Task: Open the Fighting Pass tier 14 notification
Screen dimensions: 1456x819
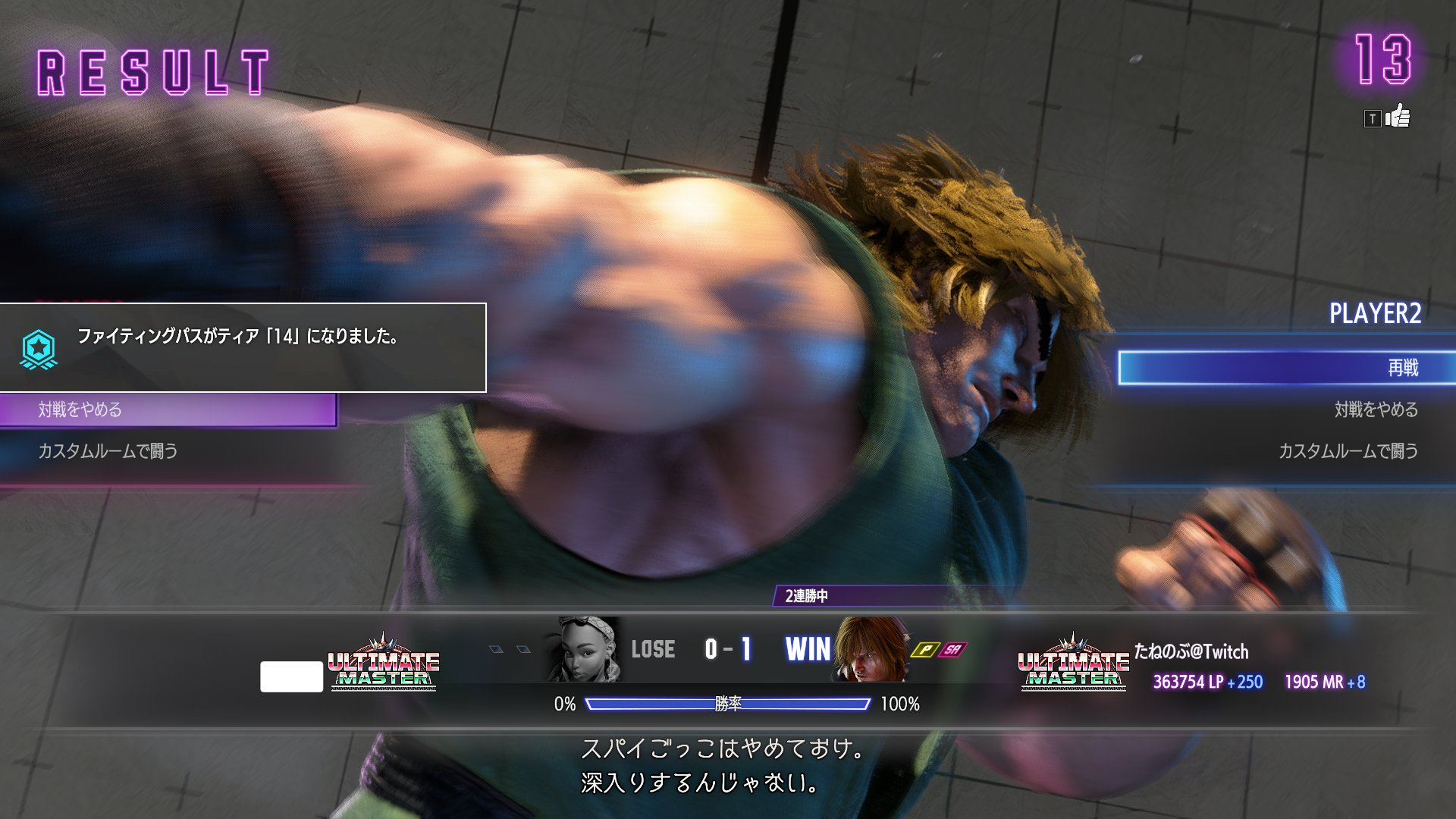Action: [243, 347]
